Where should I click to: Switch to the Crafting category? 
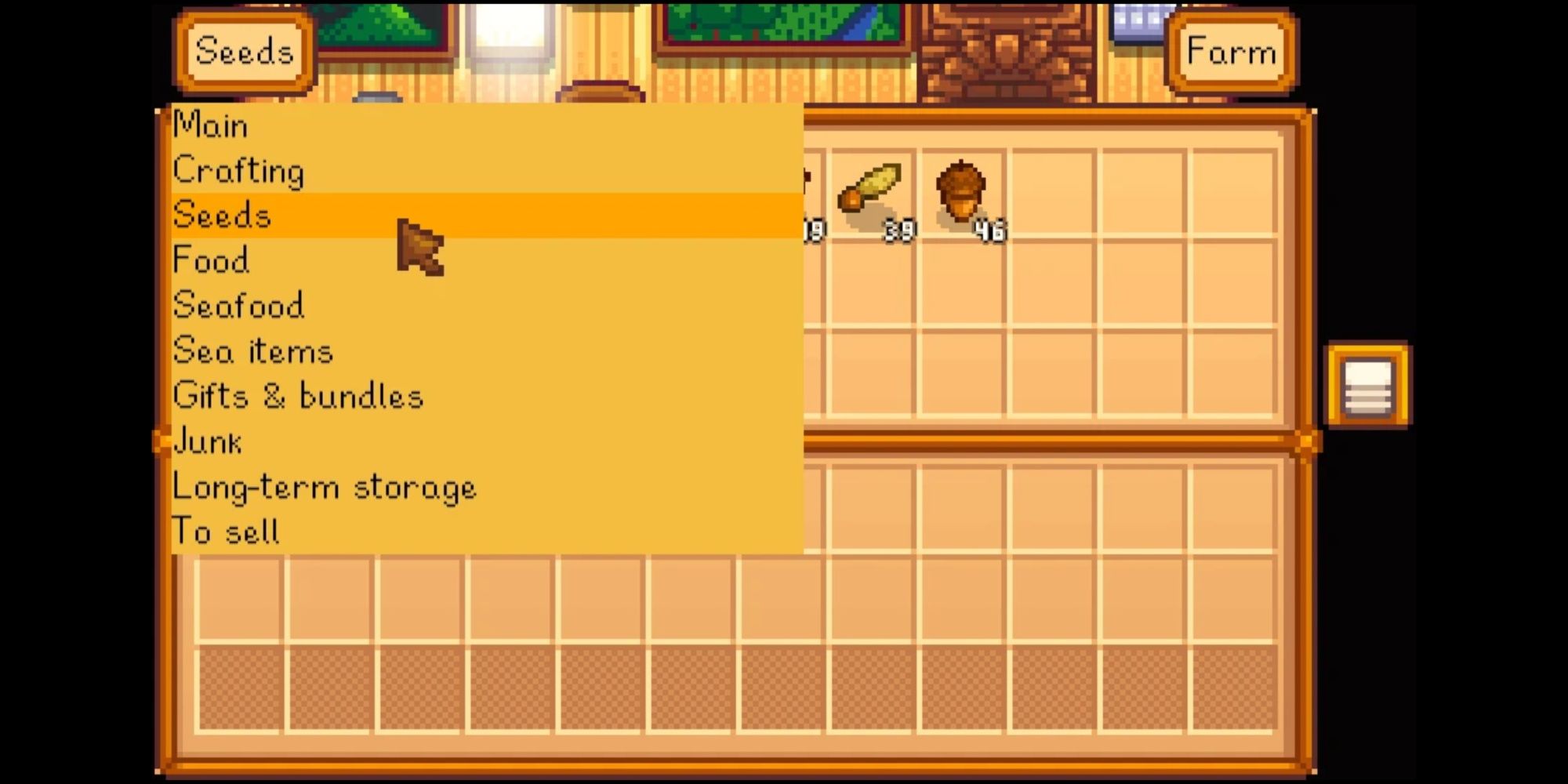(239, 171)
